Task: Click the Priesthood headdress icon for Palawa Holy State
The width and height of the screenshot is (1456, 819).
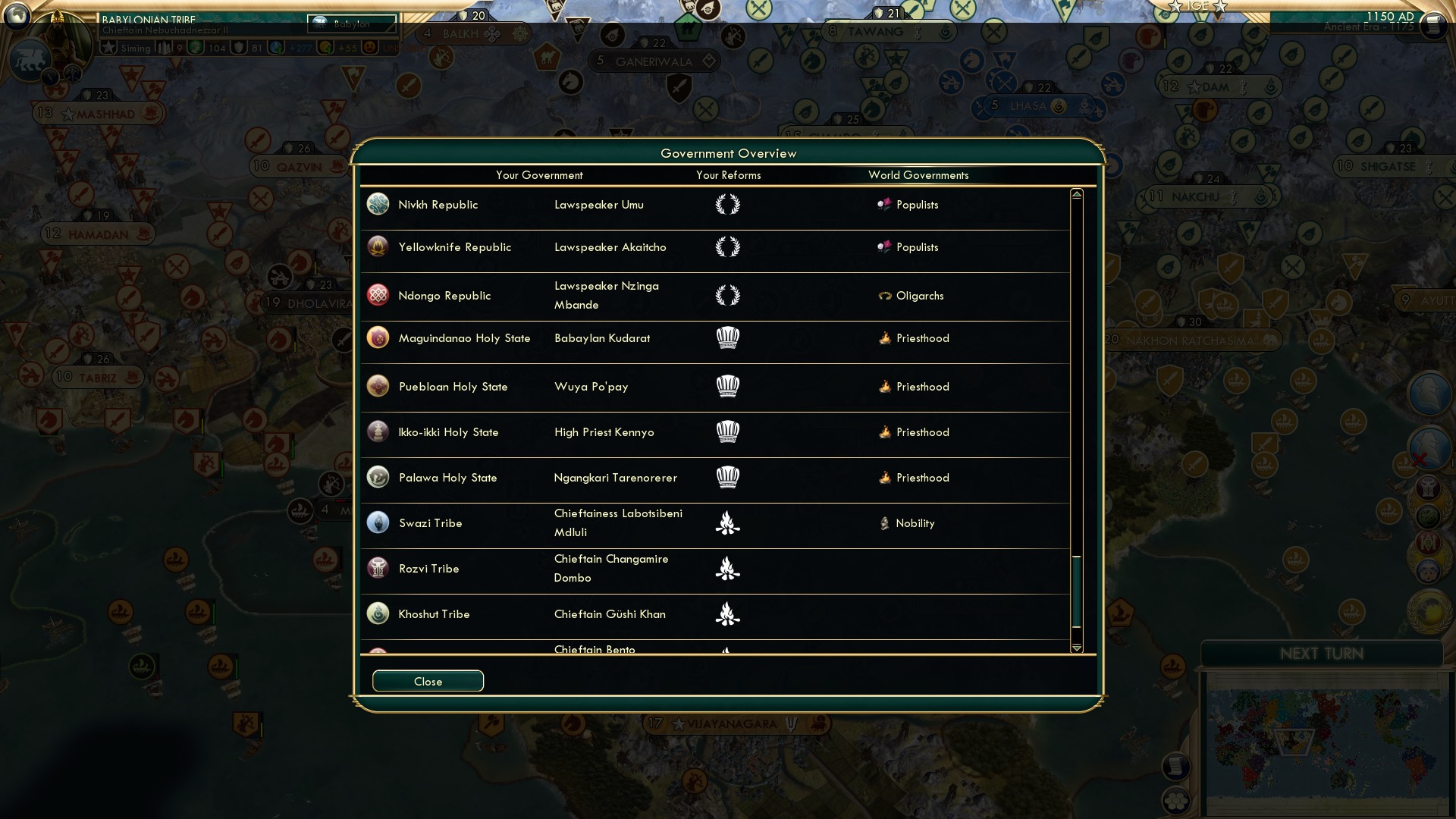Action: 729,478
